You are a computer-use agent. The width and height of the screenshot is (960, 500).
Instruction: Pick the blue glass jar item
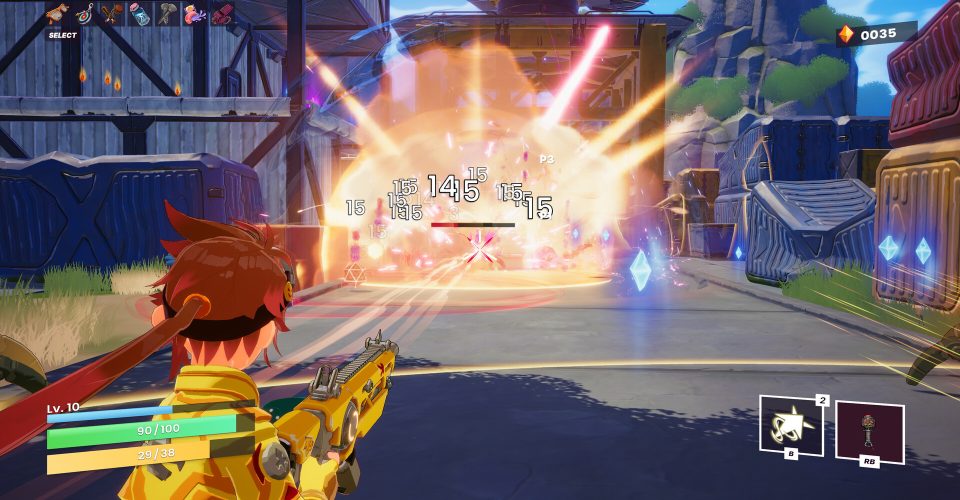(140, 15)
